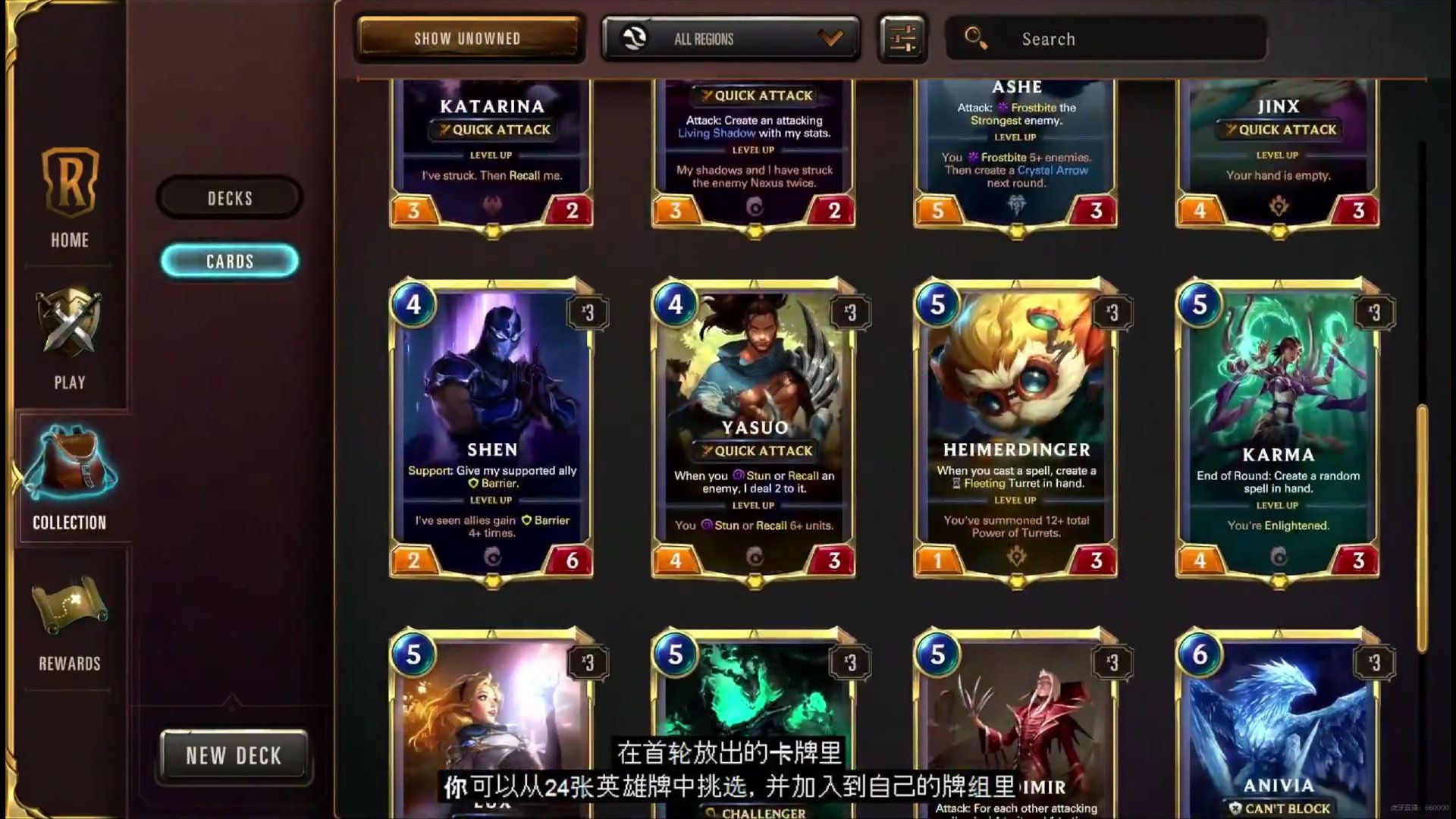
Task: Switch to the DECKS tab
Action: point(229,198)
